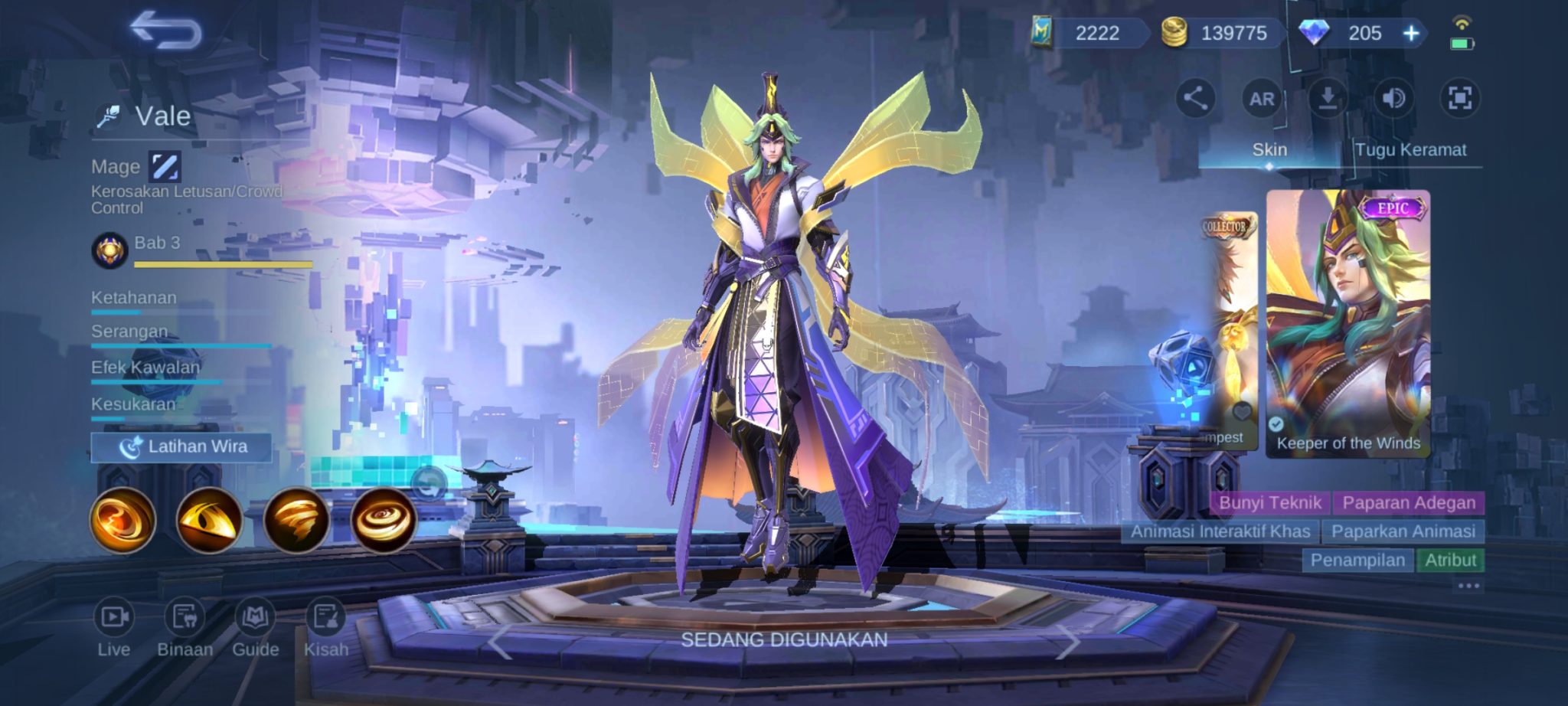Choose Keeper of the Winds skin card
The image size is (1568, 706).
point(1347,323)
